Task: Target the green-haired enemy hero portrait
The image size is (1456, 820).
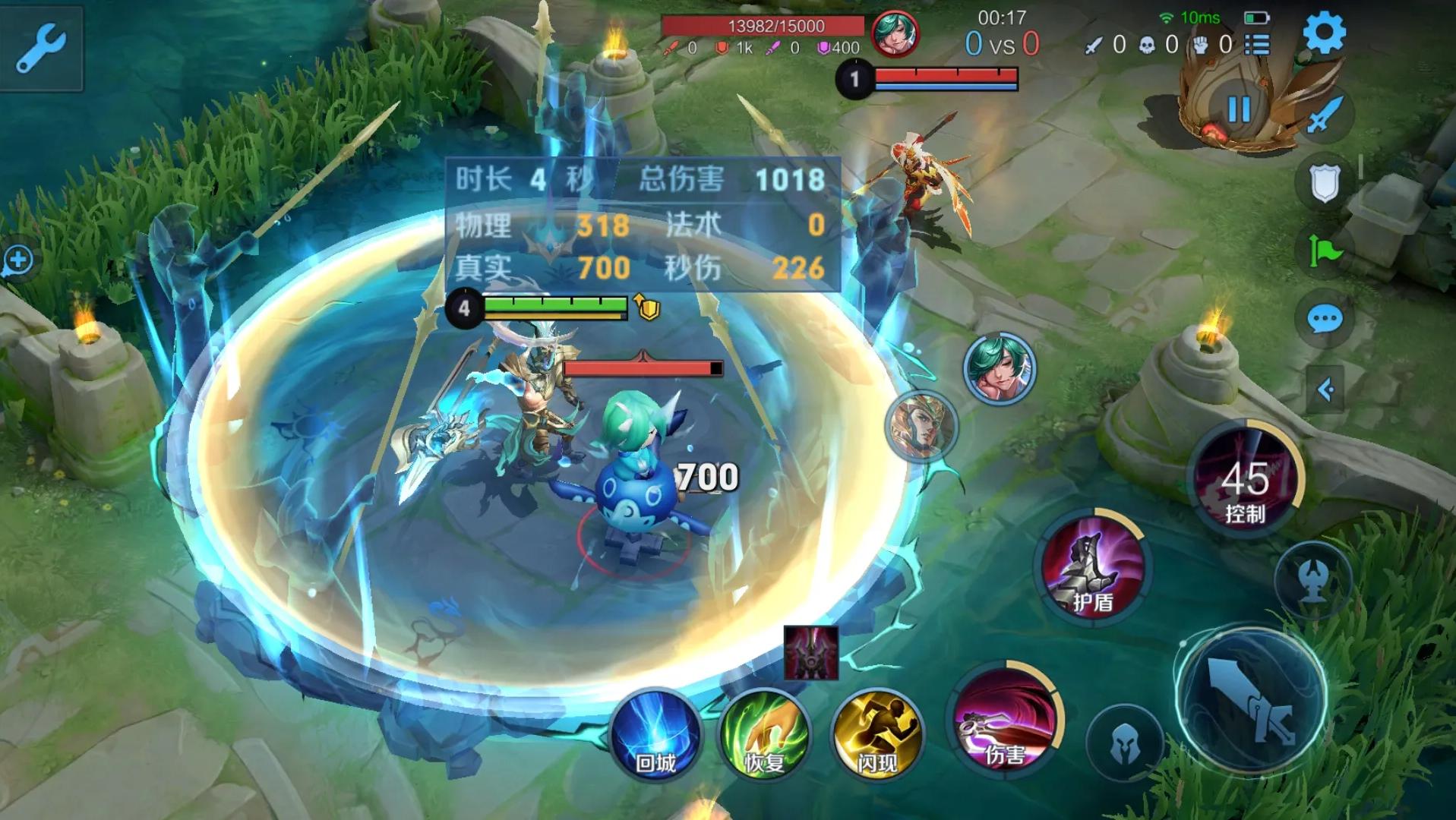Action: 999,369
